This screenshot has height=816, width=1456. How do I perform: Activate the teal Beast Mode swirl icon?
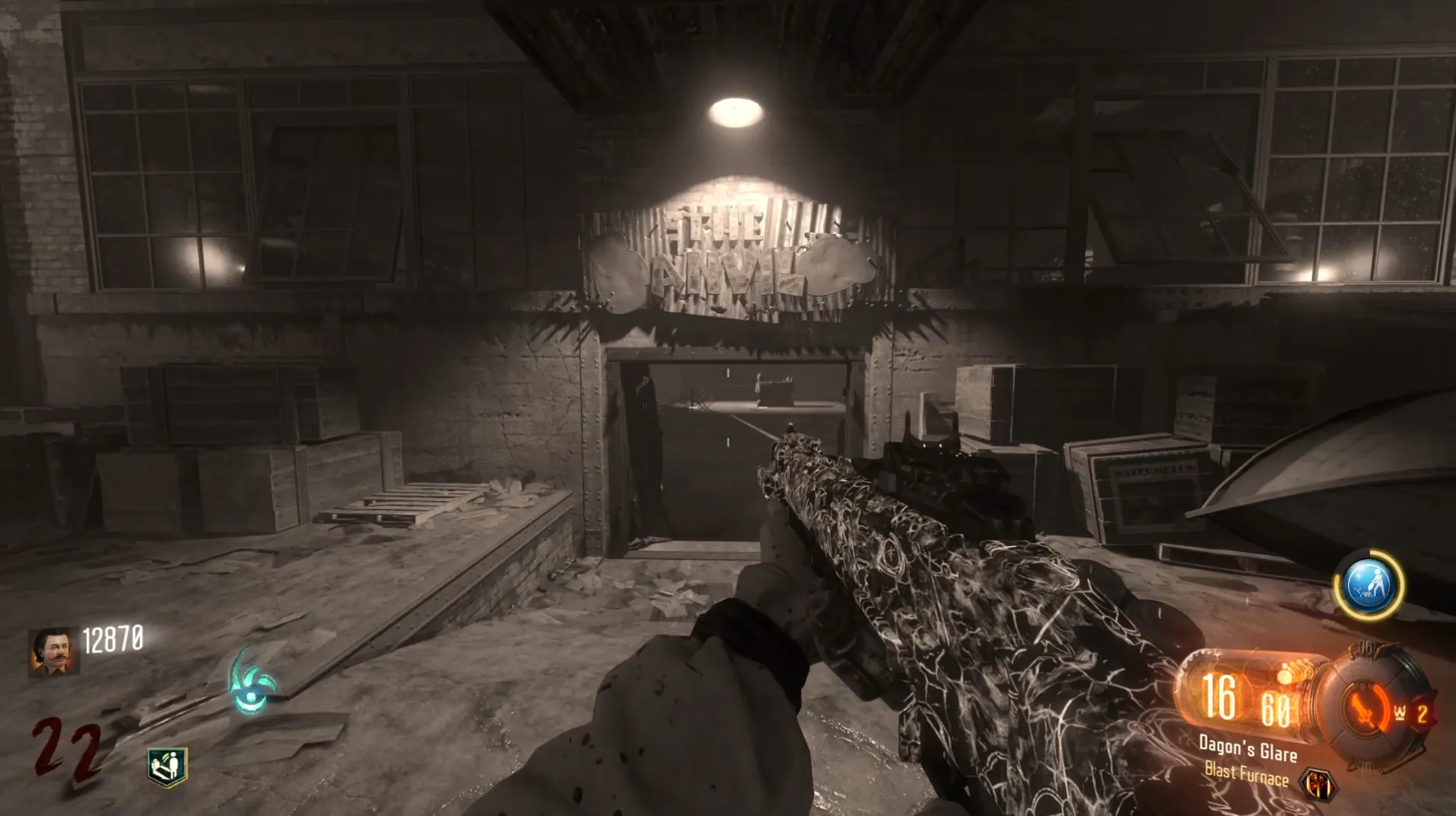(252, 683)
